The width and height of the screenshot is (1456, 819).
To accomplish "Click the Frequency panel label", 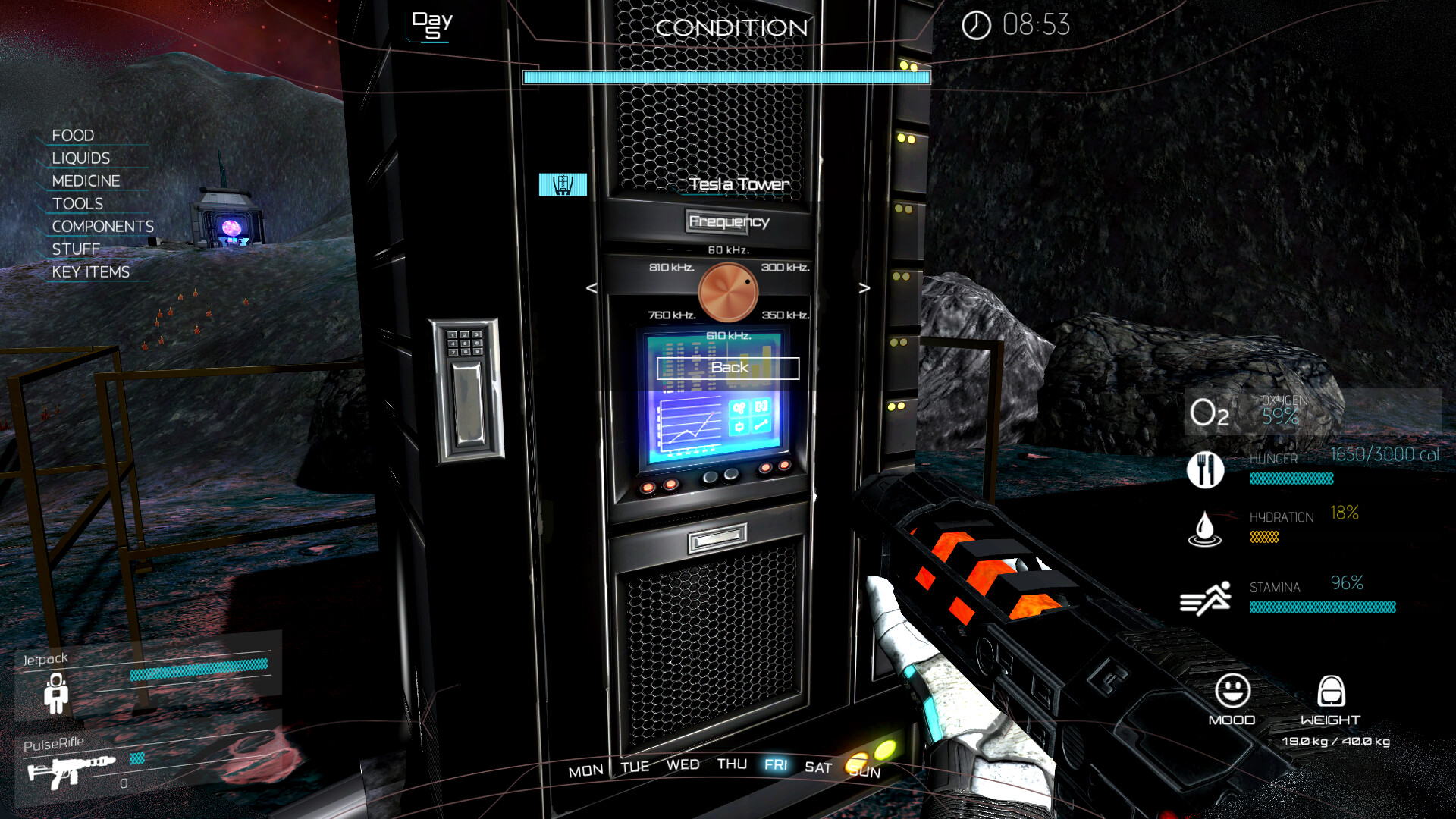I will [729, 222].
